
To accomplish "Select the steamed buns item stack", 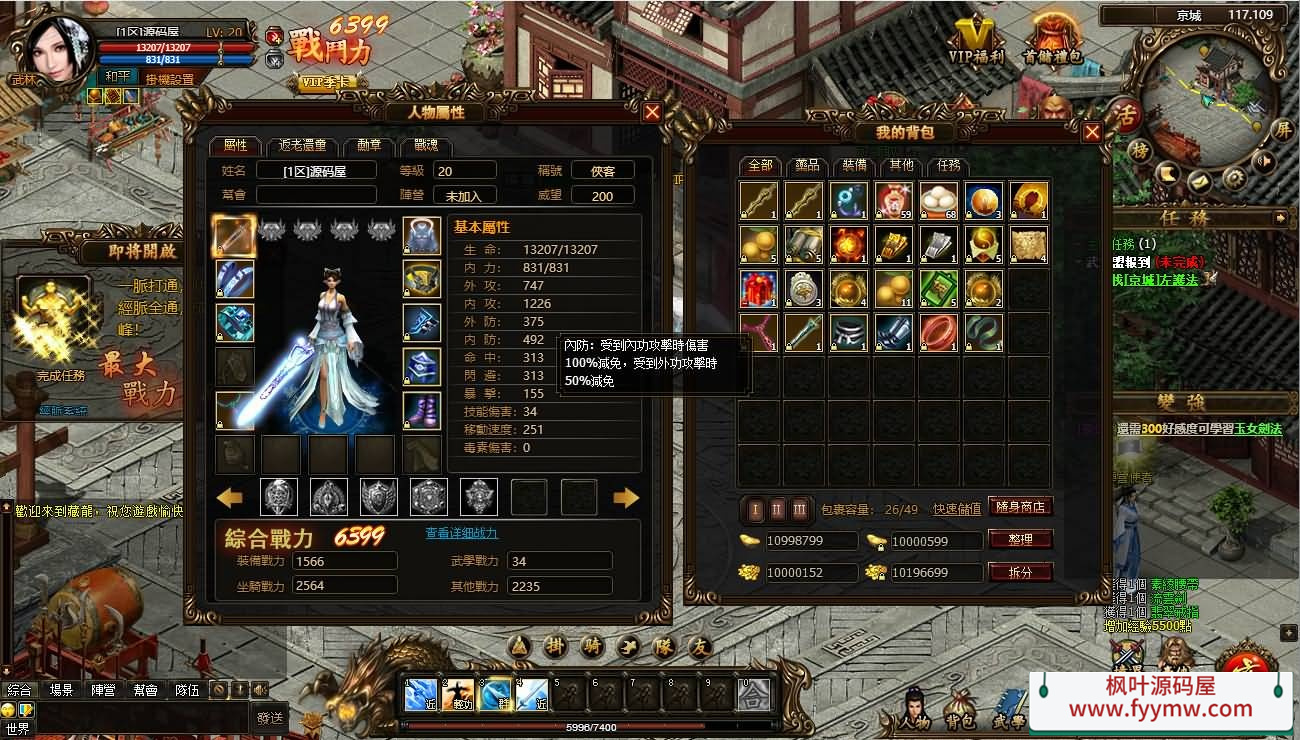I will [x=938, y=200].
